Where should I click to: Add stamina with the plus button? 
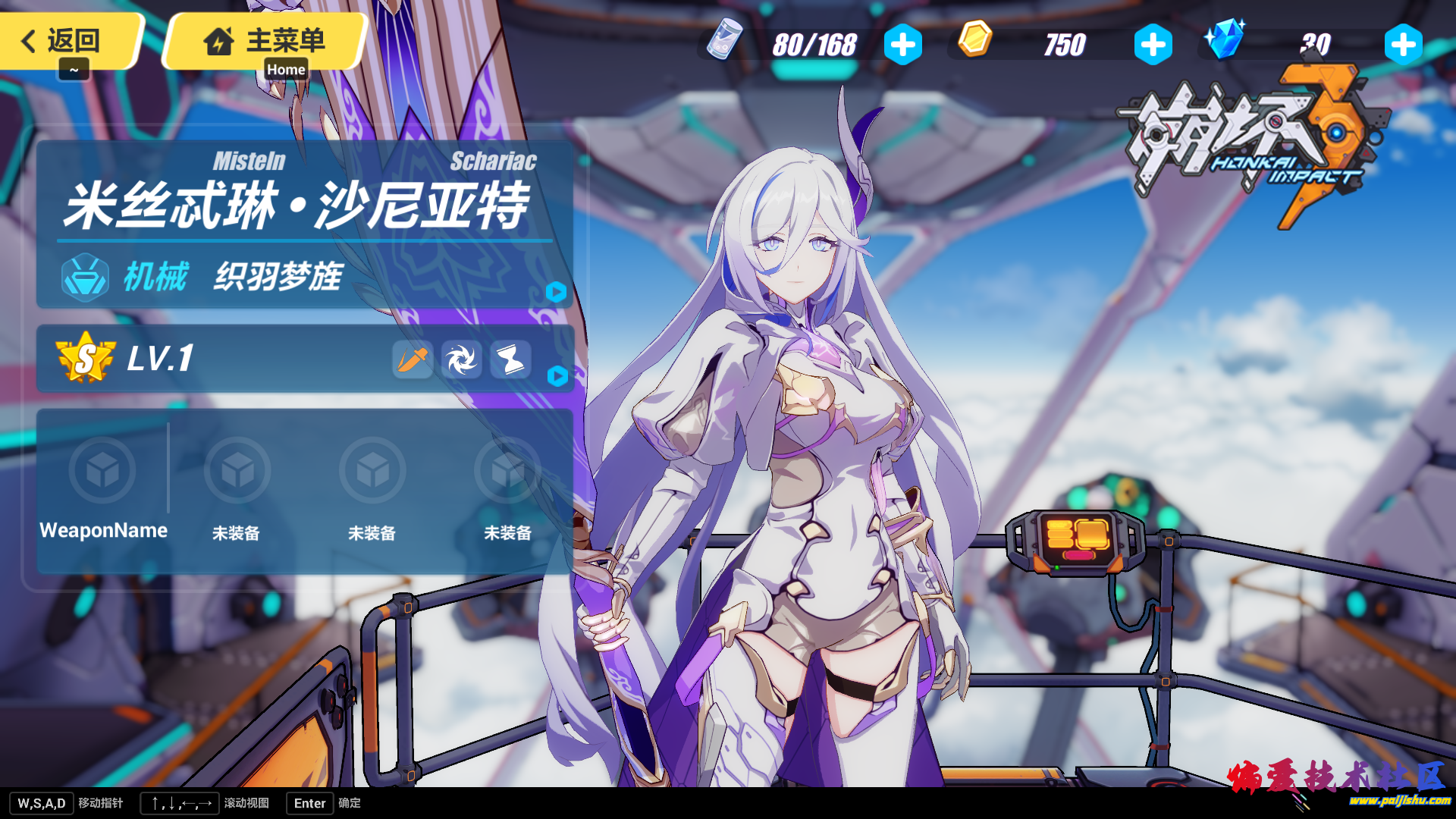tap(902, 45)
